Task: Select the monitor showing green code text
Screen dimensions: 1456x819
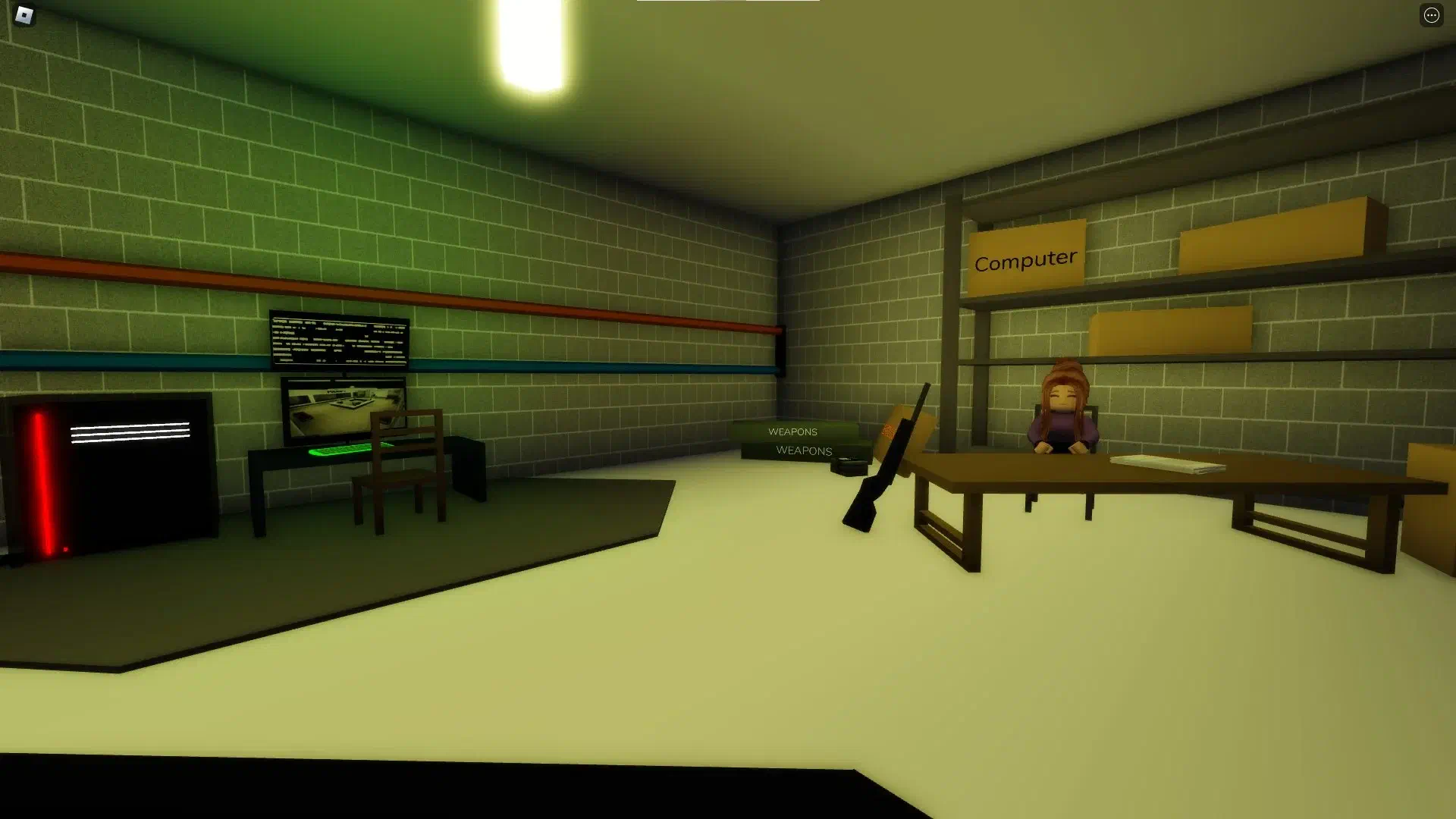Action: click(x=339, y=341)
